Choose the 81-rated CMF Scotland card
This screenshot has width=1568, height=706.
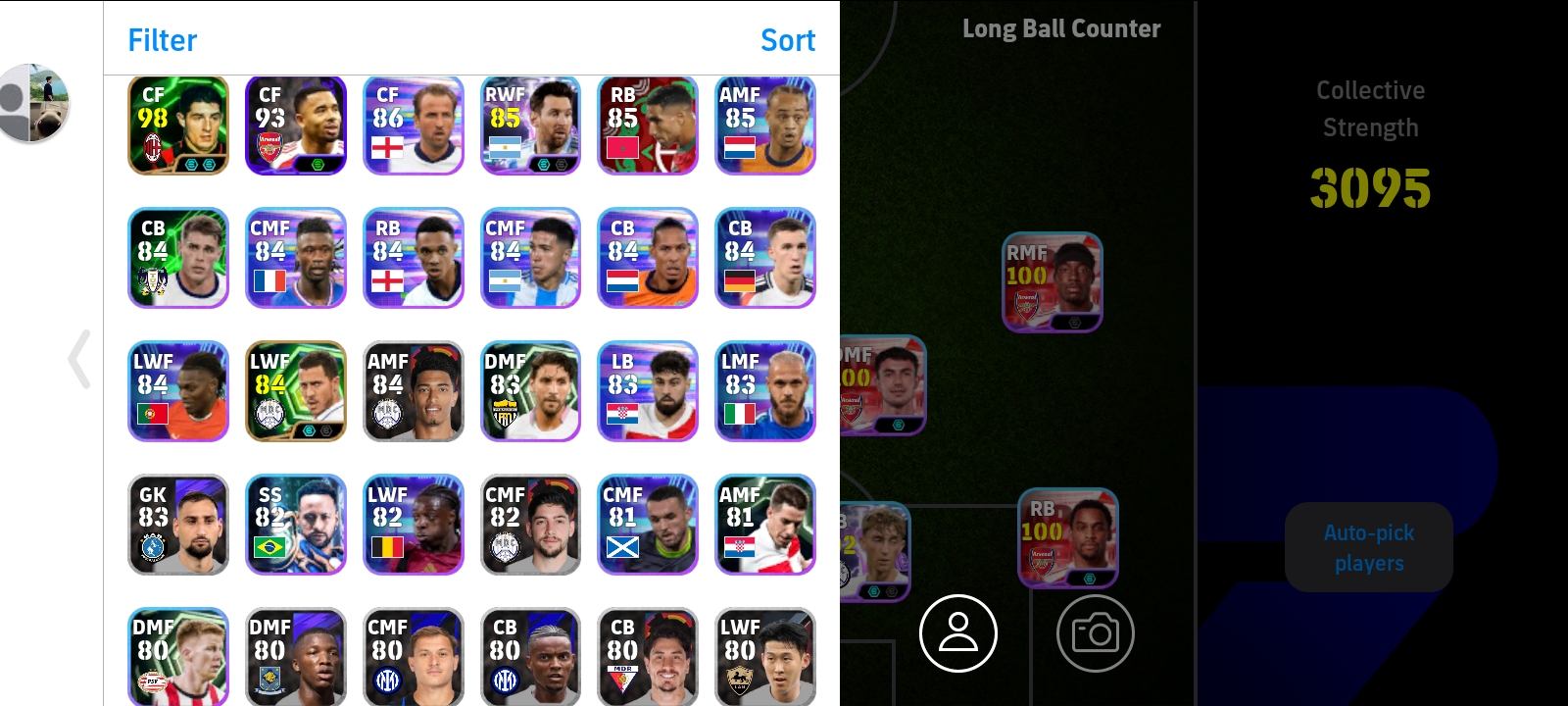coord(648,525)
